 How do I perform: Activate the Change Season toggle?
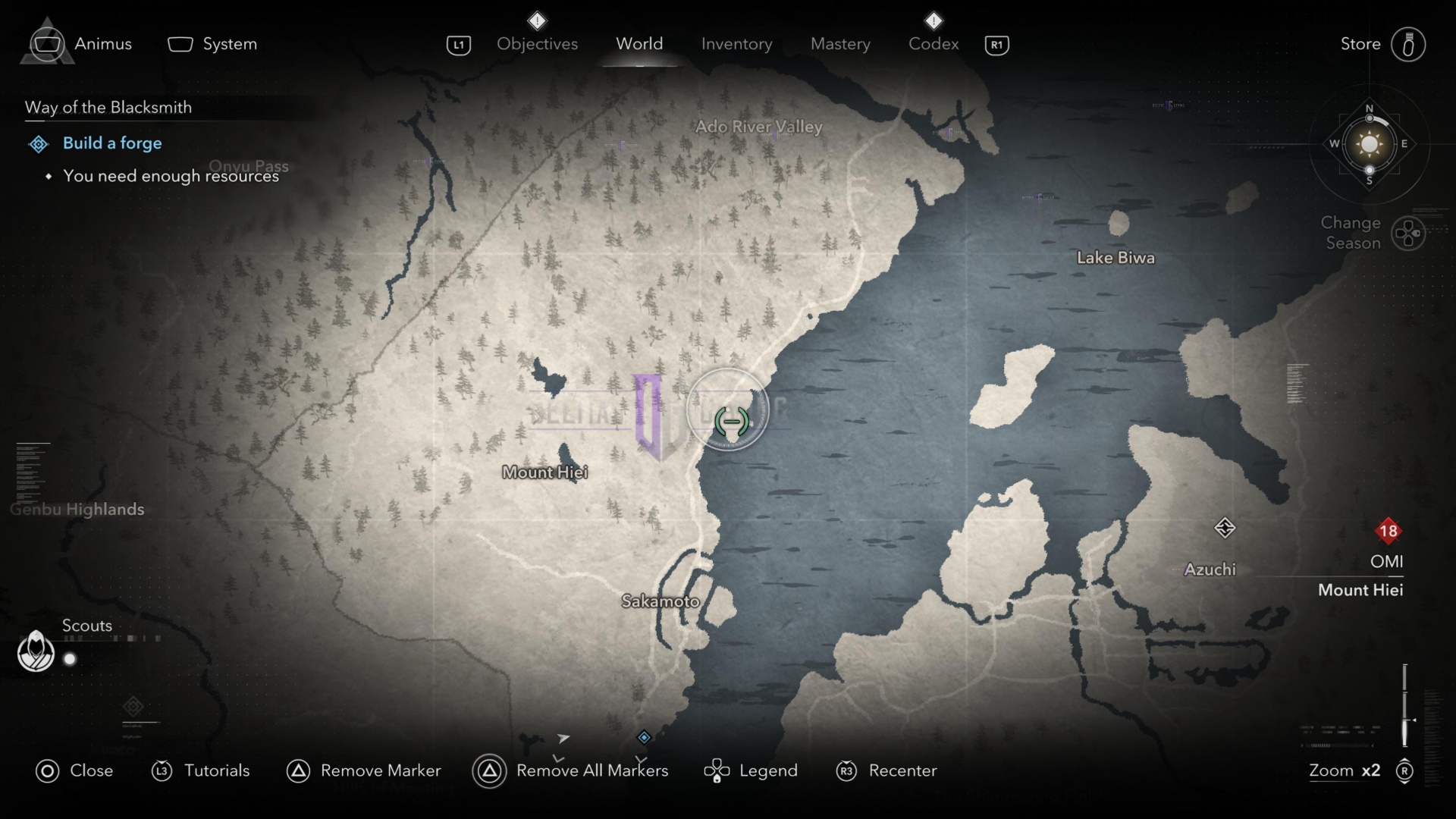1409,233
